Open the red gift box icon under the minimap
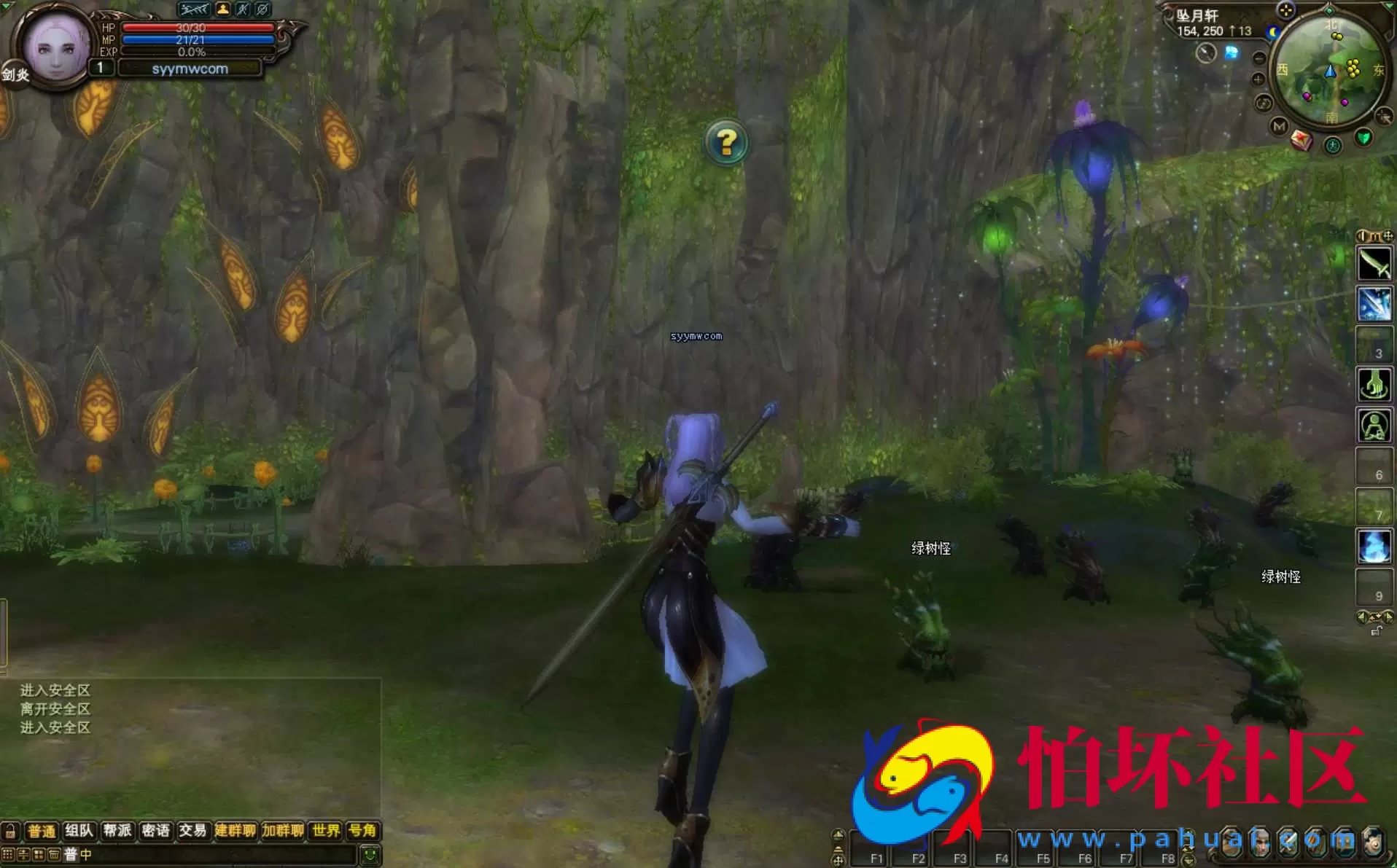 coord(1301,140)
